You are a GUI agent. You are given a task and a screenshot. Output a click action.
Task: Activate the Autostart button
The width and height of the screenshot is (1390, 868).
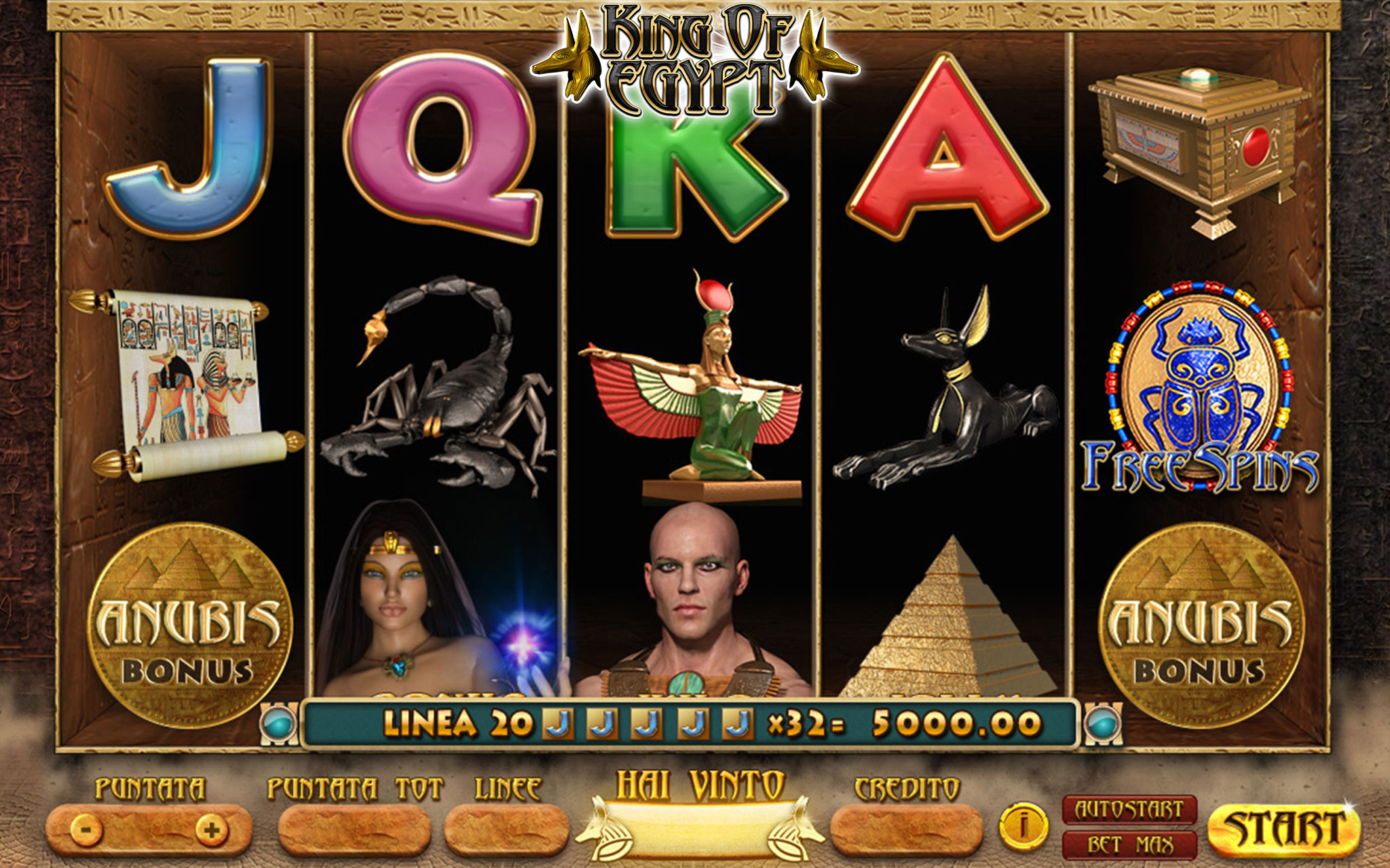[1129, 810]
